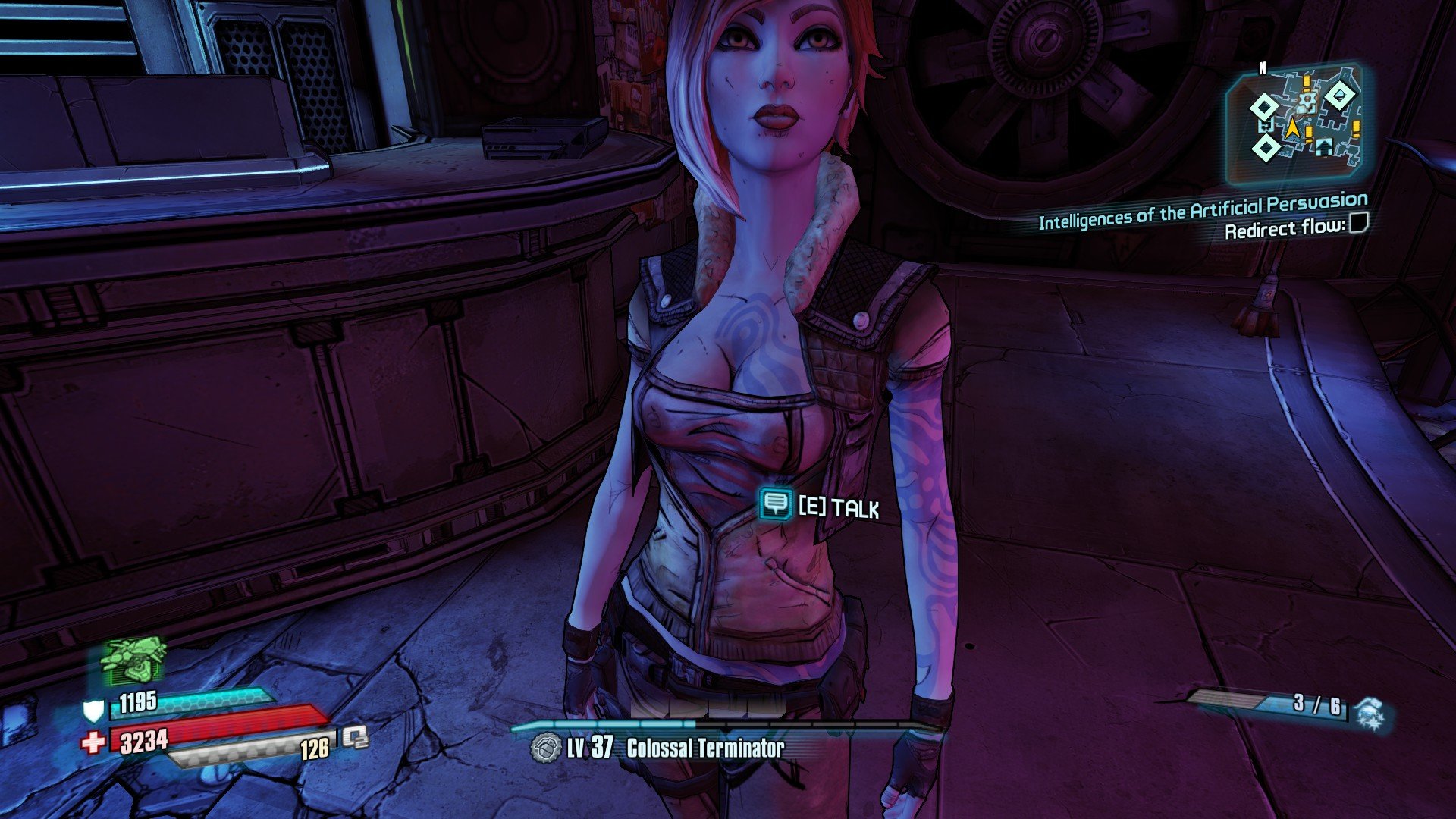Click the red health cross icon
1456x819 pixels.
93,742
